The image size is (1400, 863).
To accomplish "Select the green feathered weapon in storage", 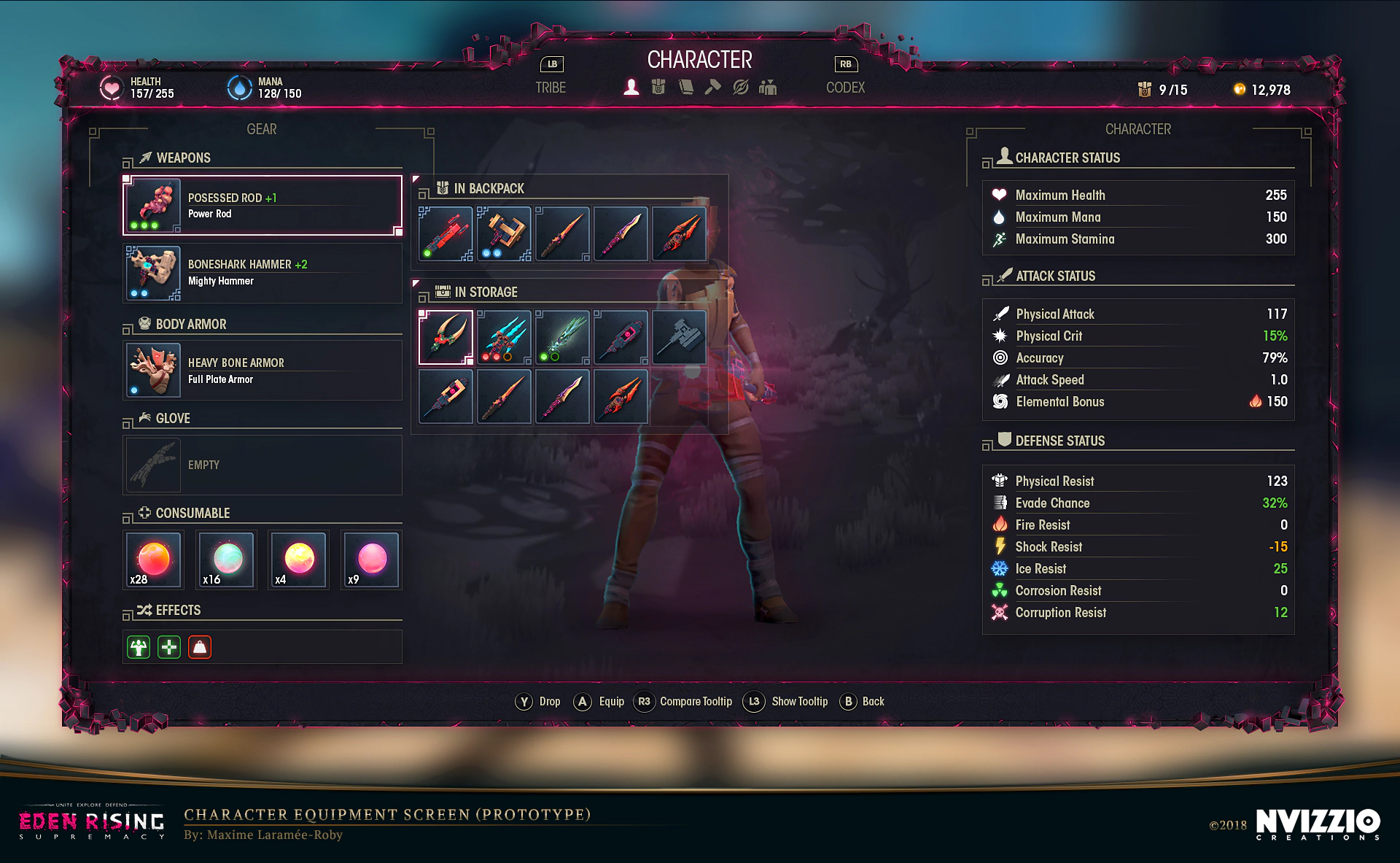I will [x=563, y=337].
